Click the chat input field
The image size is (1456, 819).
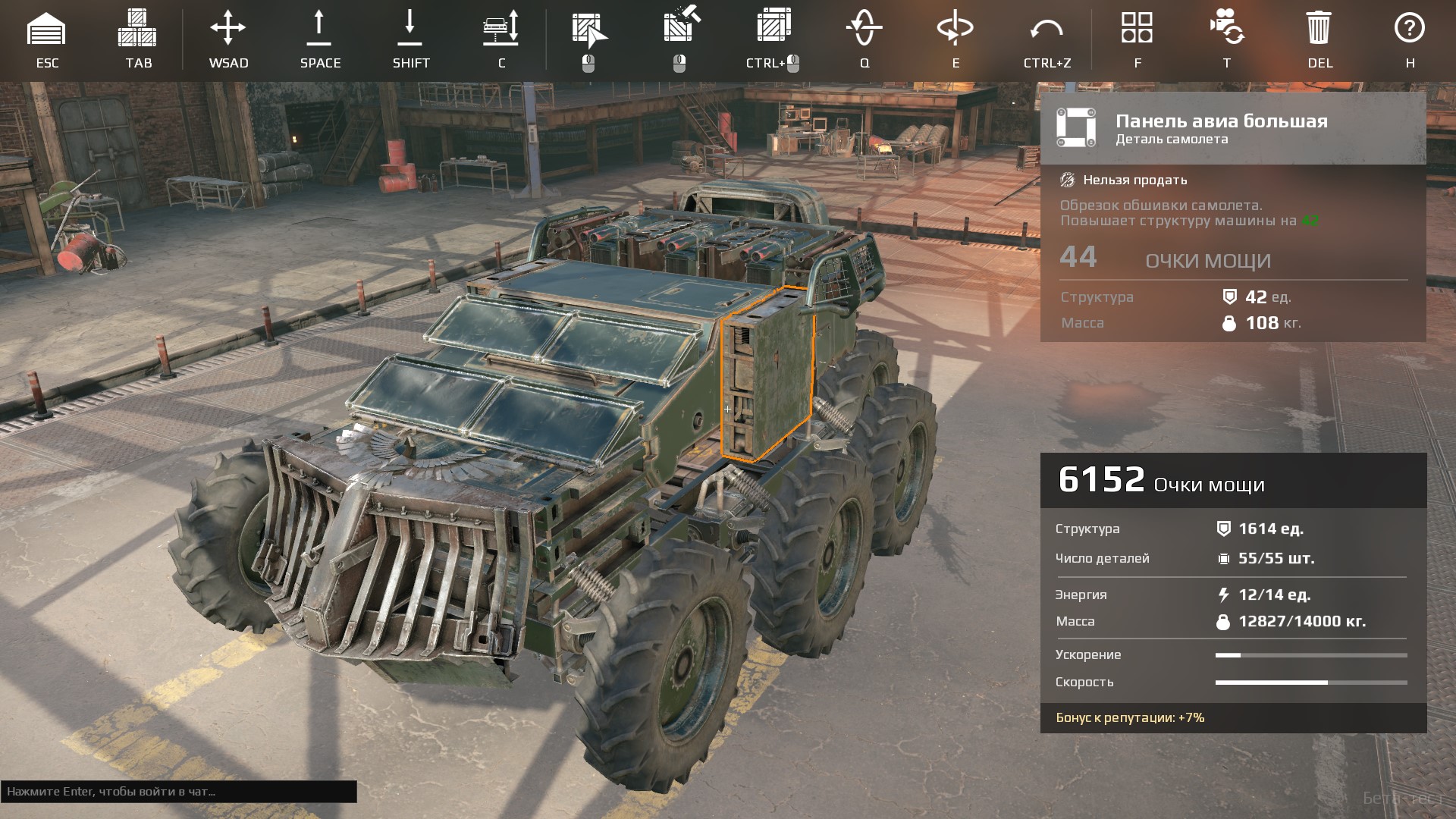[179, 792]
